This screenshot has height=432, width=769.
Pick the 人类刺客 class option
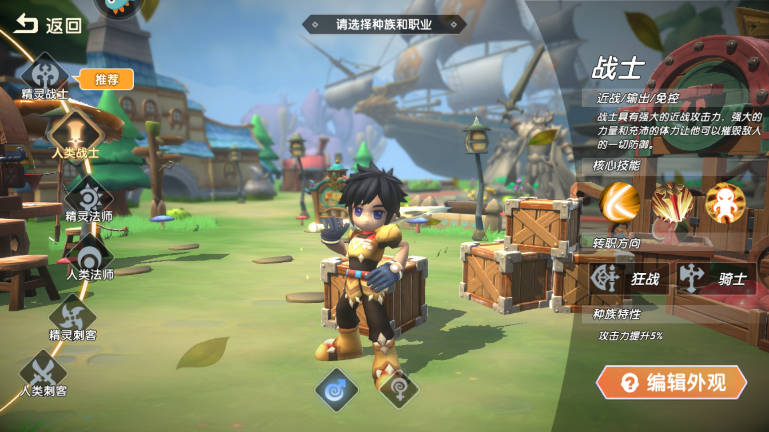(x=43, y=372)
